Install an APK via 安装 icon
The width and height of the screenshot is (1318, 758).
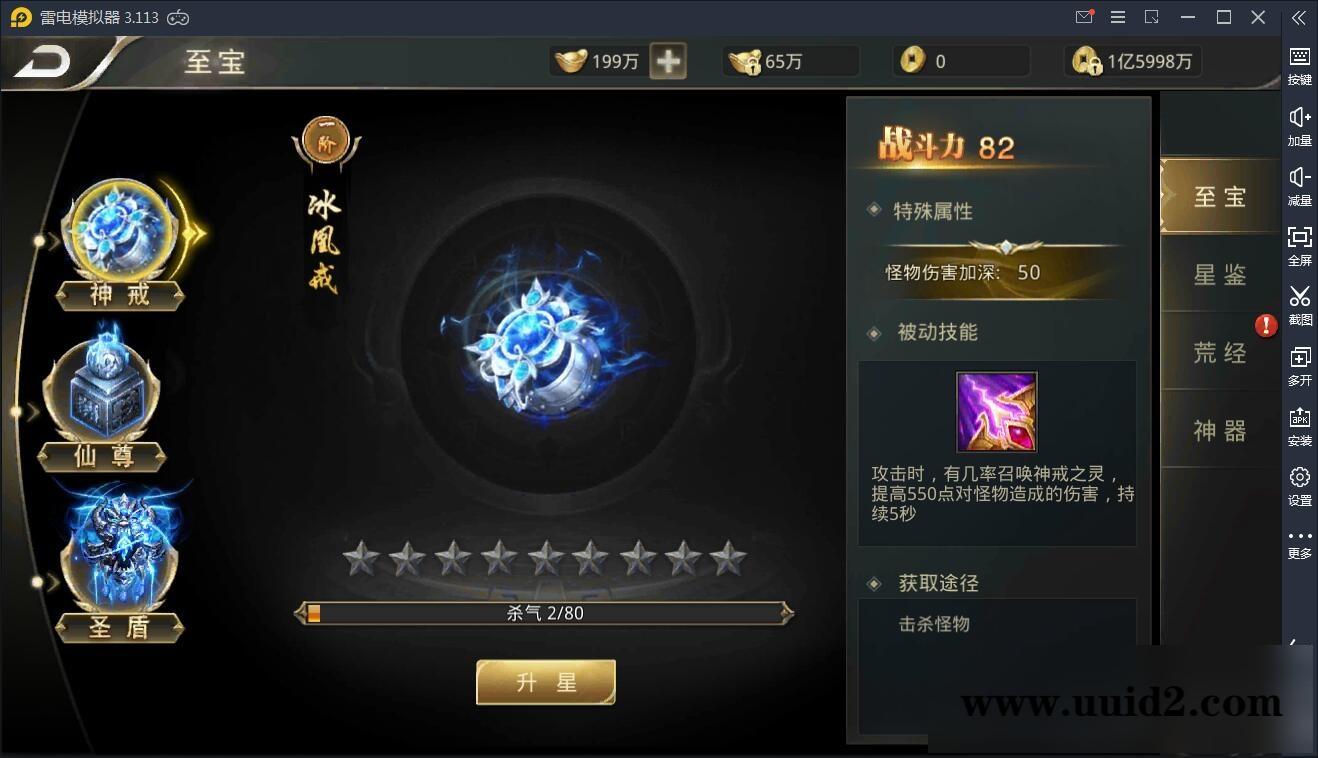1299,425
